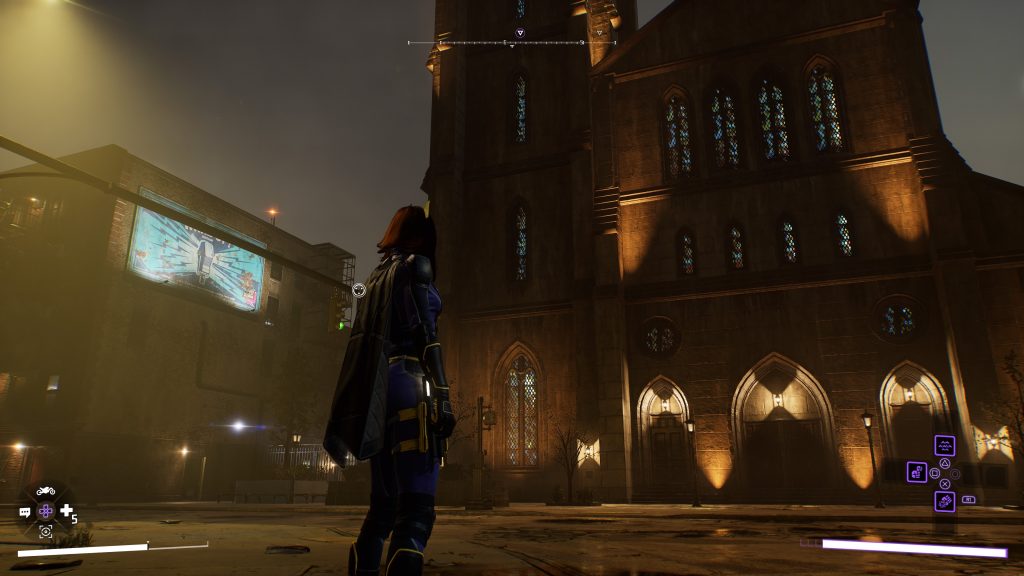Select the left-side ability icon

[917, 472]
